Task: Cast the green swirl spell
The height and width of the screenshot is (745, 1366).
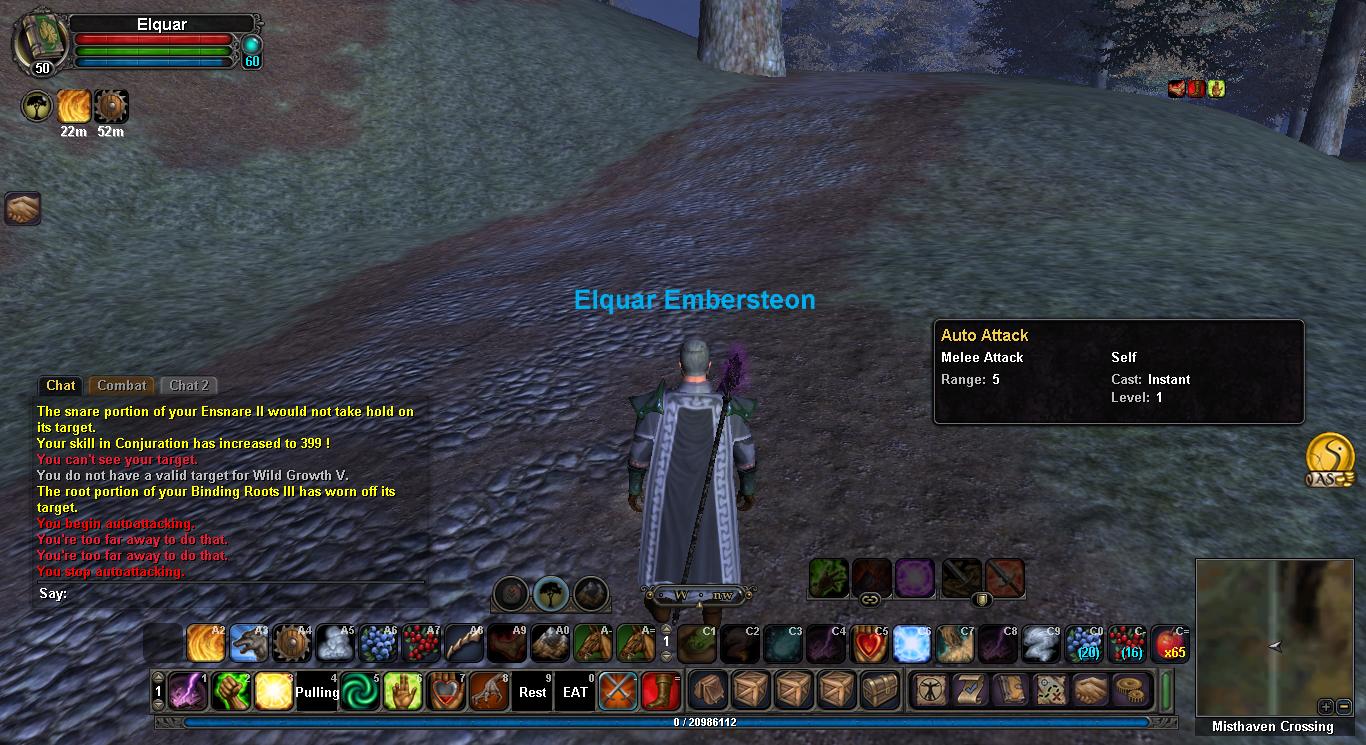Action: [359, 691]
